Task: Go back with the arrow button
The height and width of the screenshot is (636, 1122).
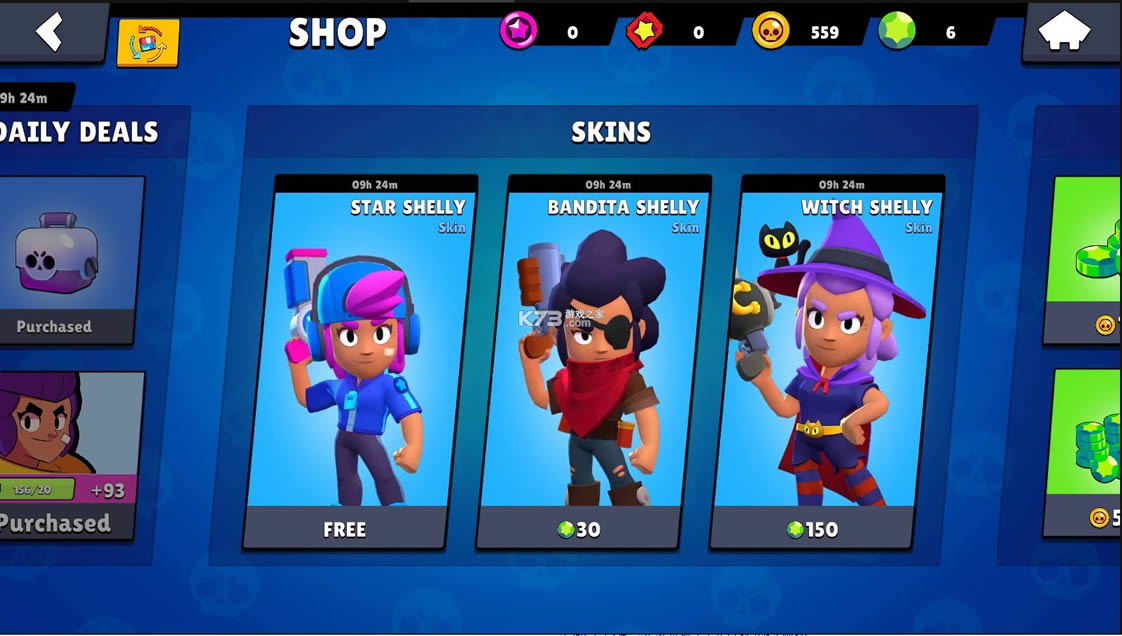Action: click(50, 32)
